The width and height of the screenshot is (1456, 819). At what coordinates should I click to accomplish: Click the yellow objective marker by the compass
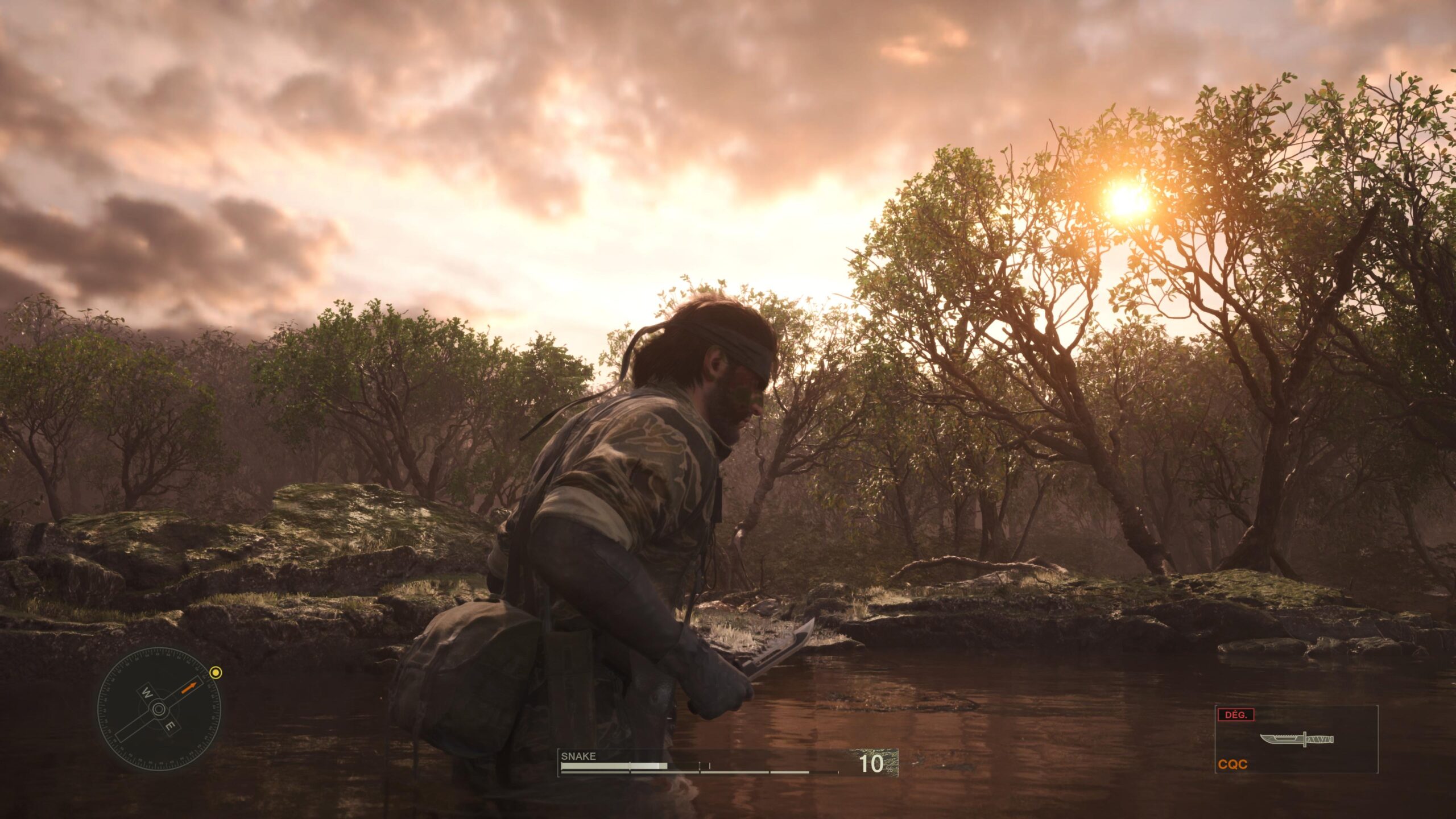[x=216, y=673]
